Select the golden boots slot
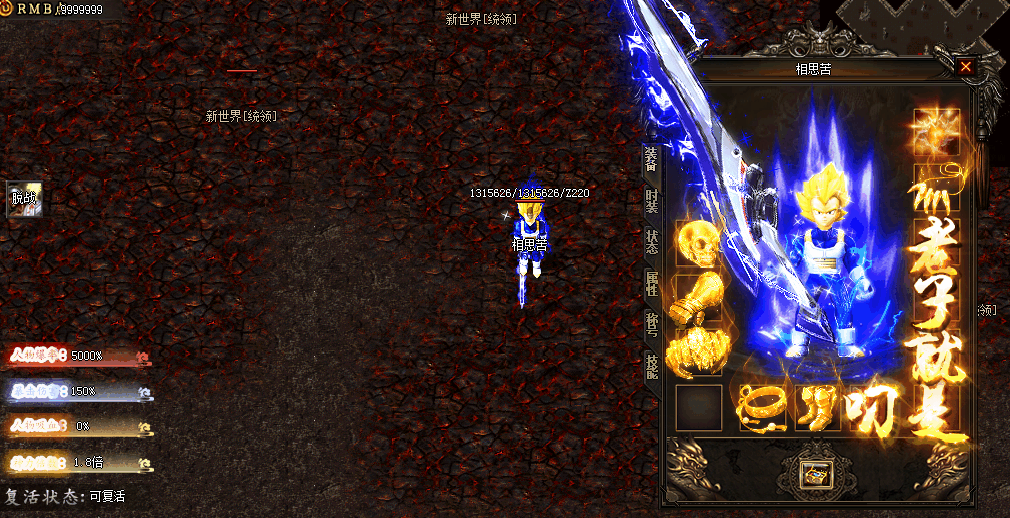 [818, 407]
